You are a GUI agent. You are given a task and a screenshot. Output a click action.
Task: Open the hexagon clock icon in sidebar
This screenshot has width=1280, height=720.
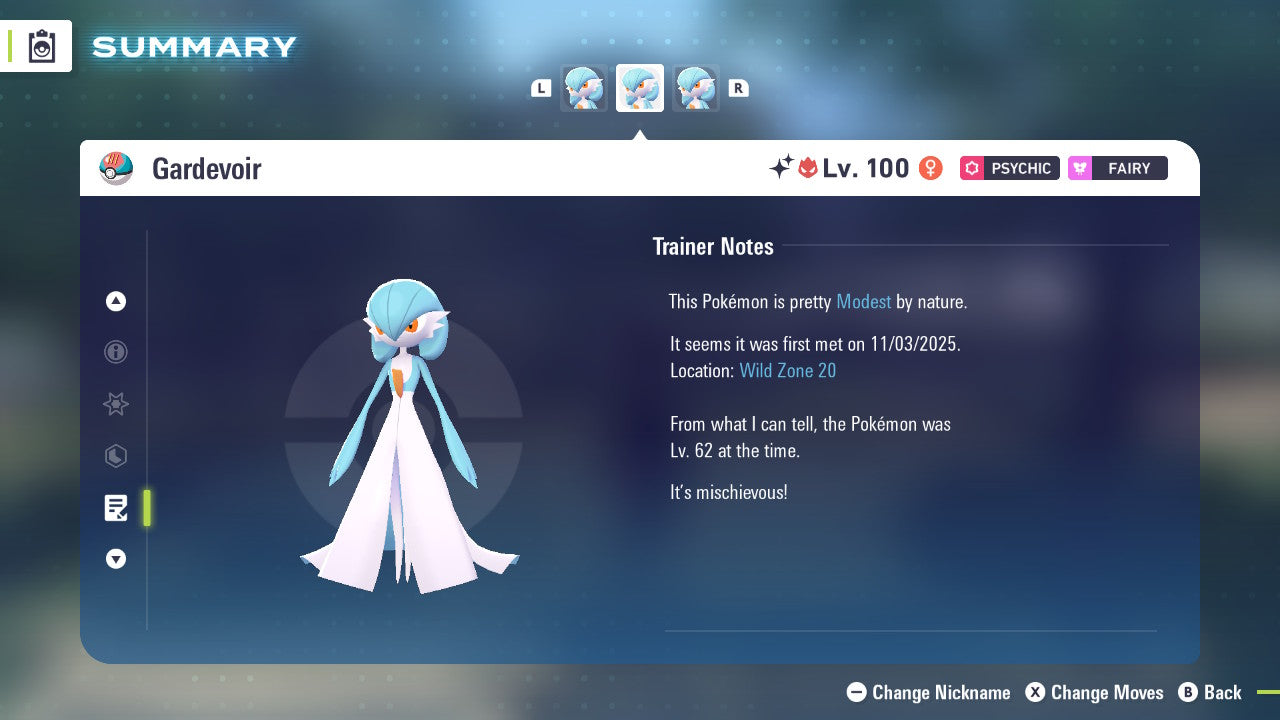click(116, 456)
